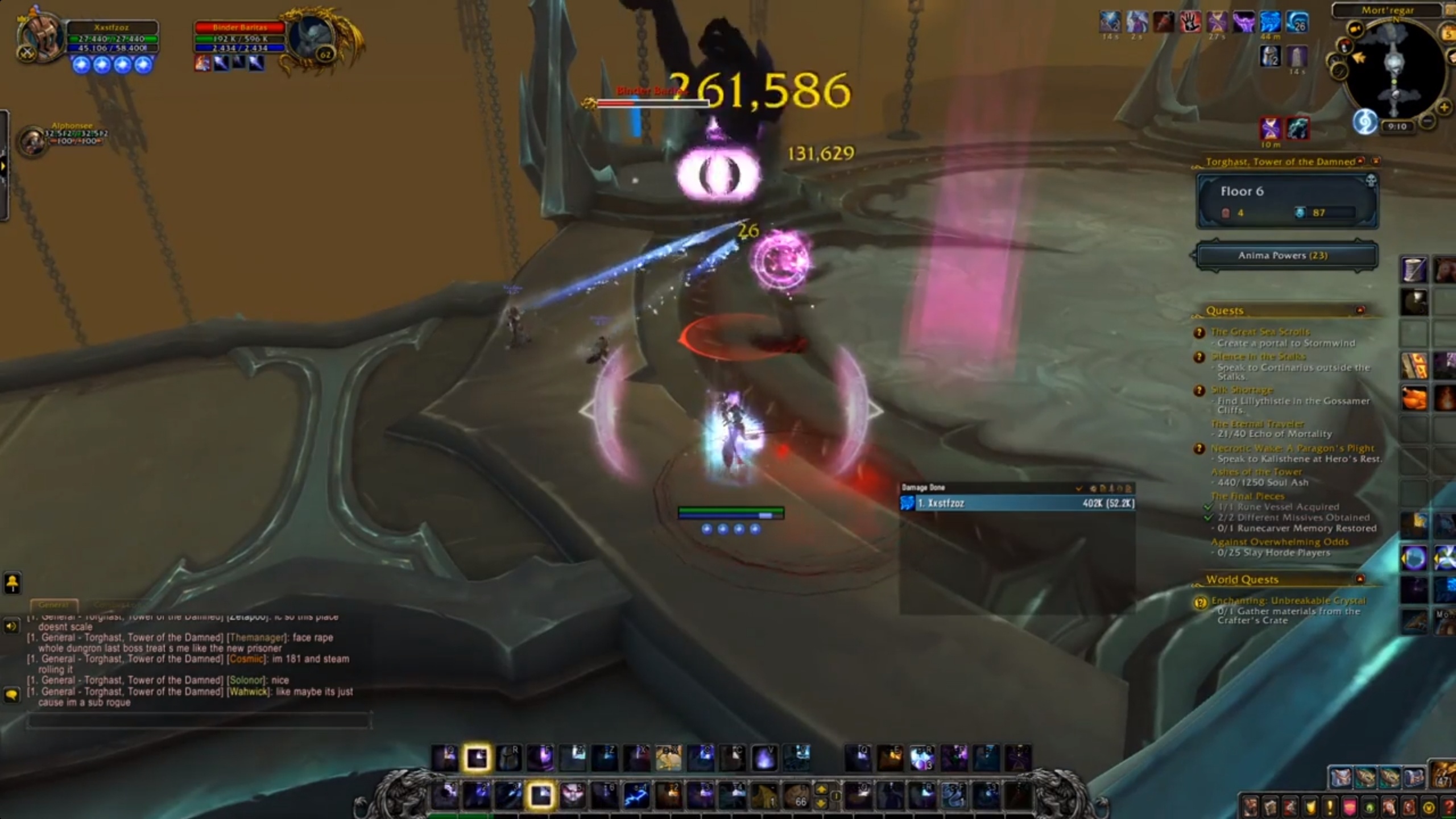Image resolution: width=1456 pixels, height=819 pixels.
Task: Click the minimap zoom-in plus control
Action: coord(1443,107)
